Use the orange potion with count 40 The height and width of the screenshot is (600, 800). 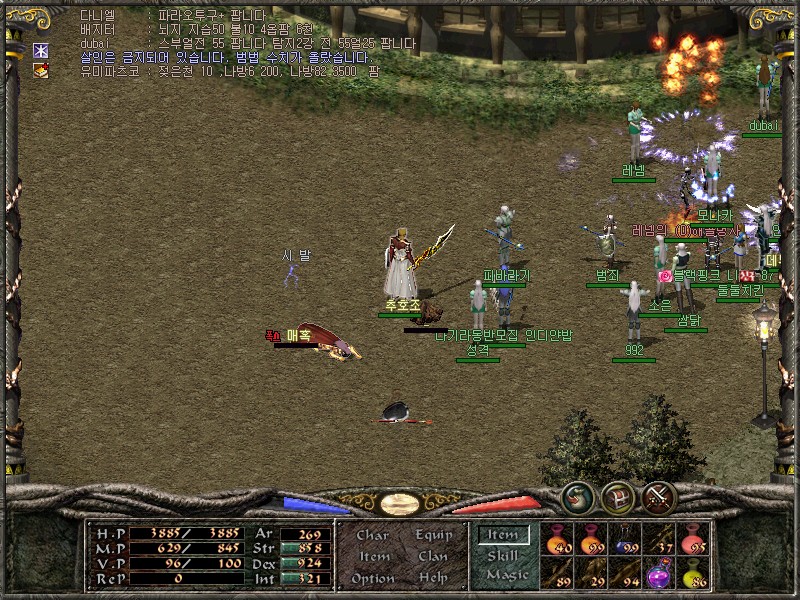tap(558, 539)
